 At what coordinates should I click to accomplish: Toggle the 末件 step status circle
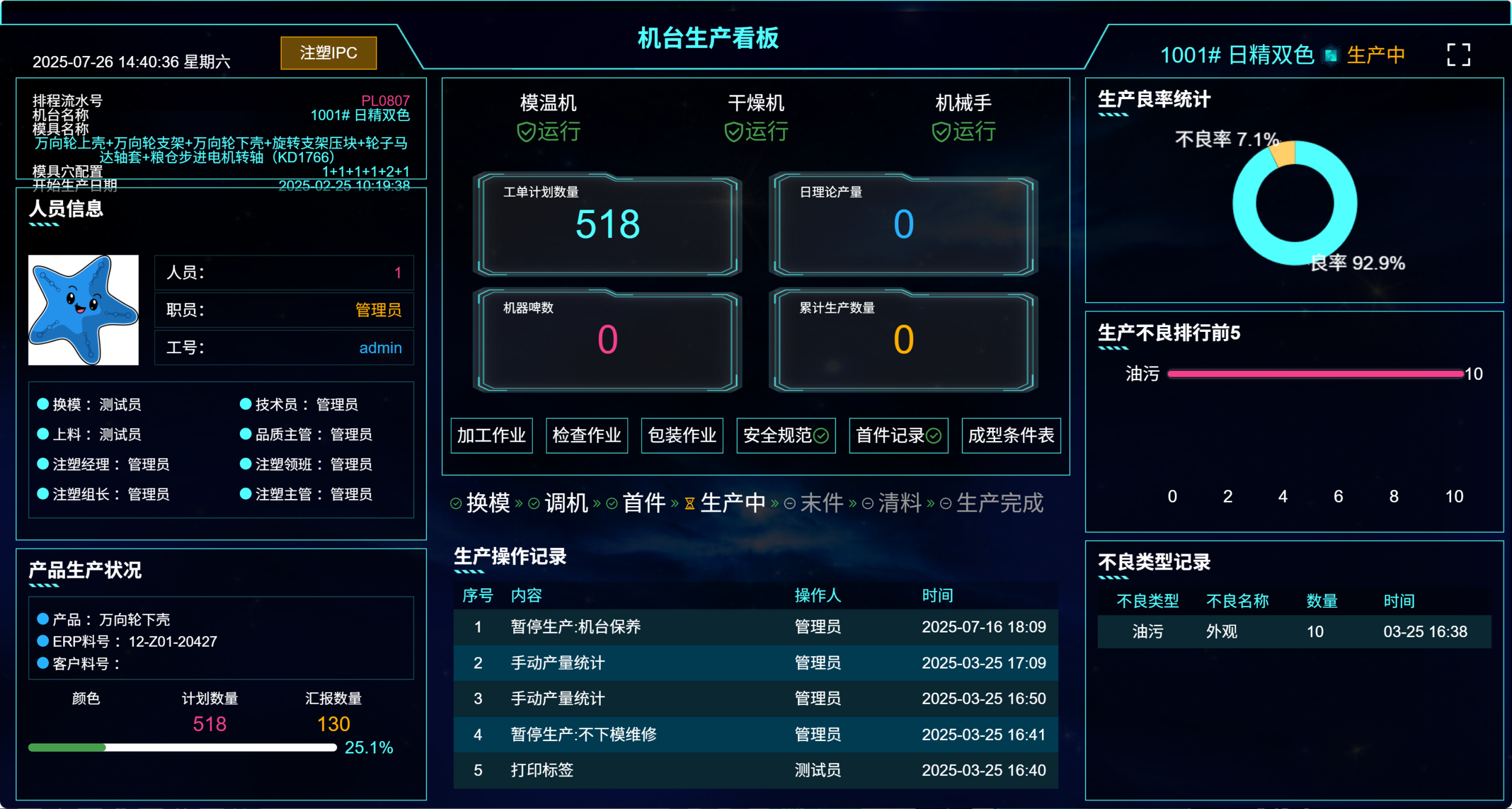pyautogui.click(x=790, y=503)
